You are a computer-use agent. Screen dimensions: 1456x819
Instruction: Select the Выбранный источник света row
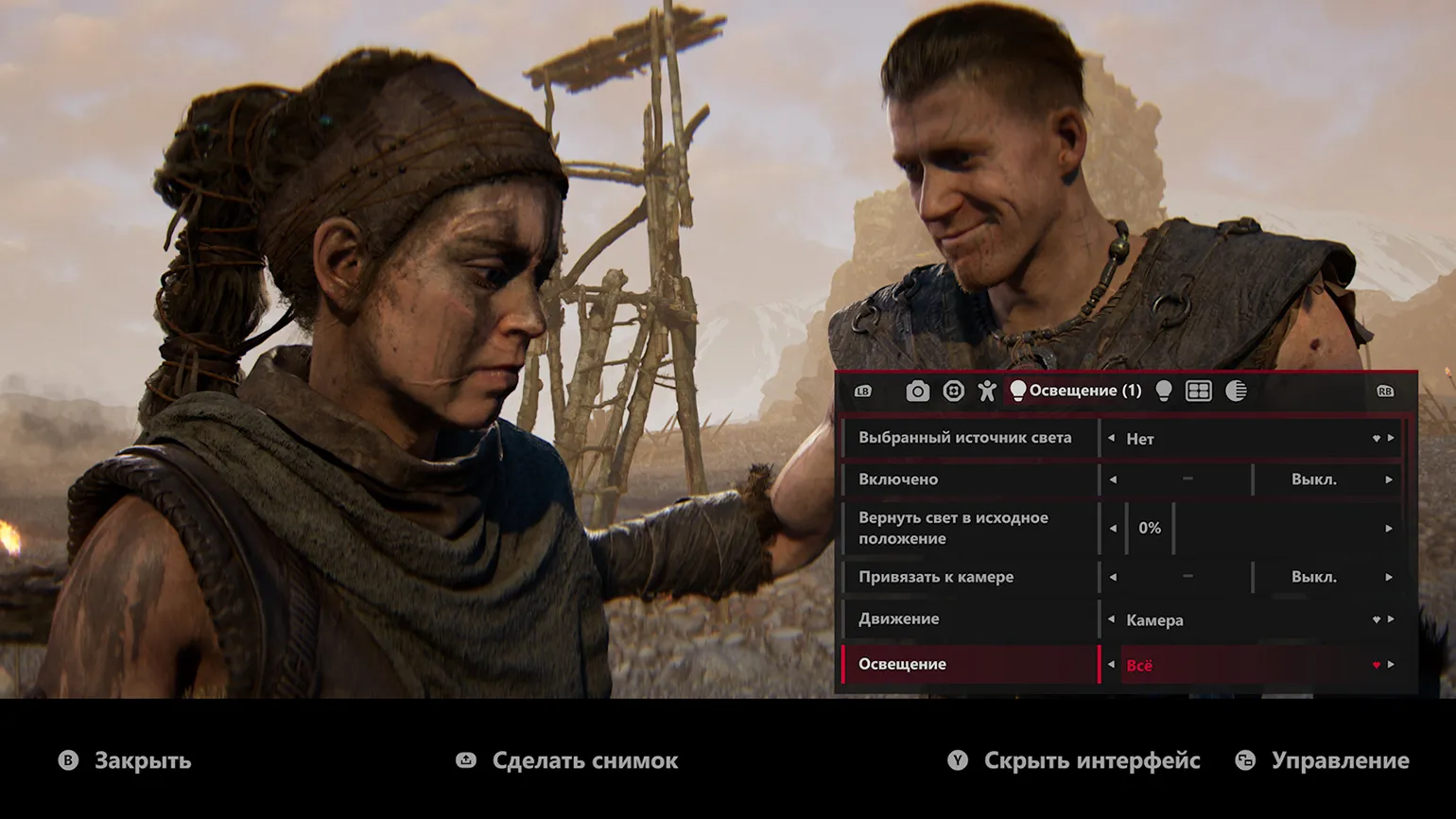pyautogui.click(x=964, y=438)
